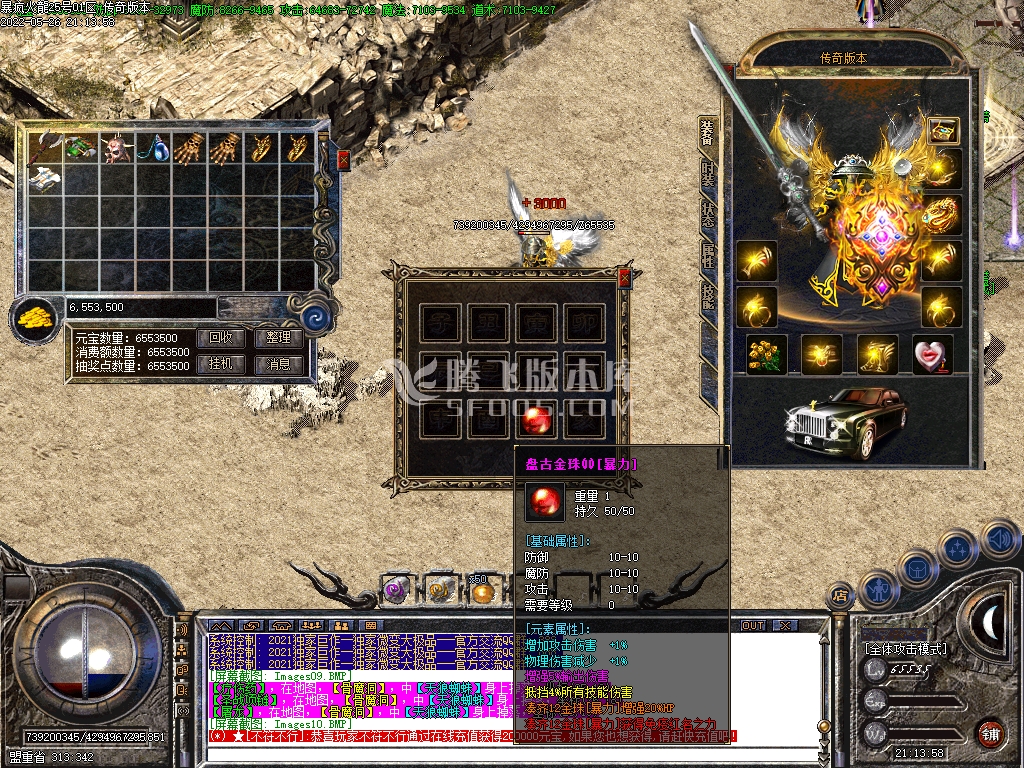Select the red Pangu pearl orb
Screen dimensions: 1024x768
tap(541, 419)
